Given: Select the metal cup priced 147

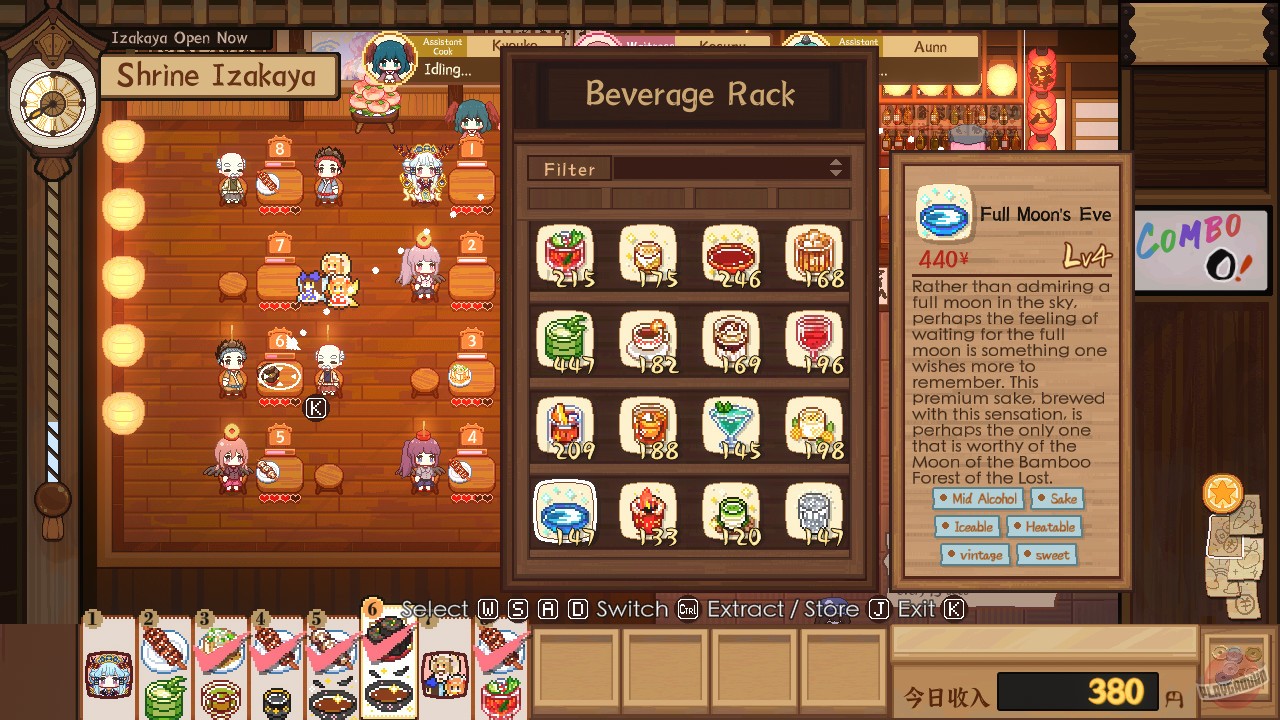Looking at the screenshot, I should click(814, 510).
